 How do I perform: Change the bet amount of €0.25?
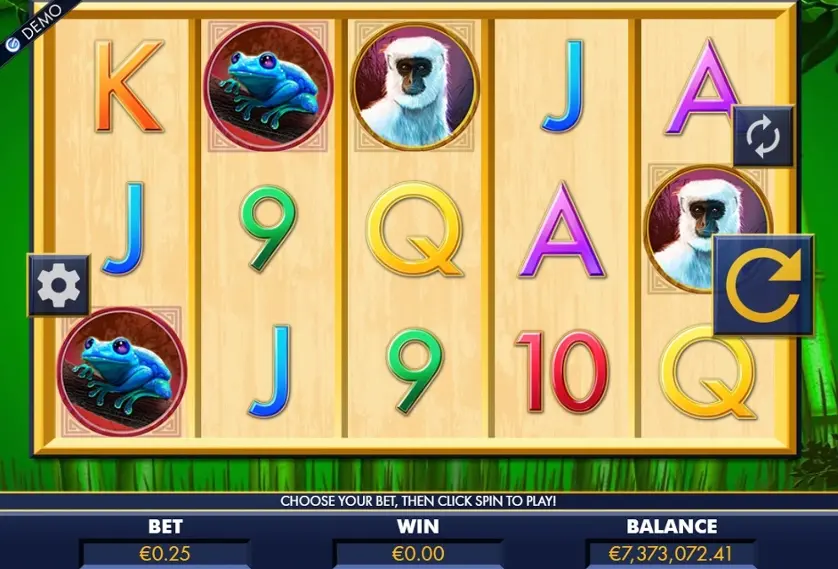coord(166,553)
